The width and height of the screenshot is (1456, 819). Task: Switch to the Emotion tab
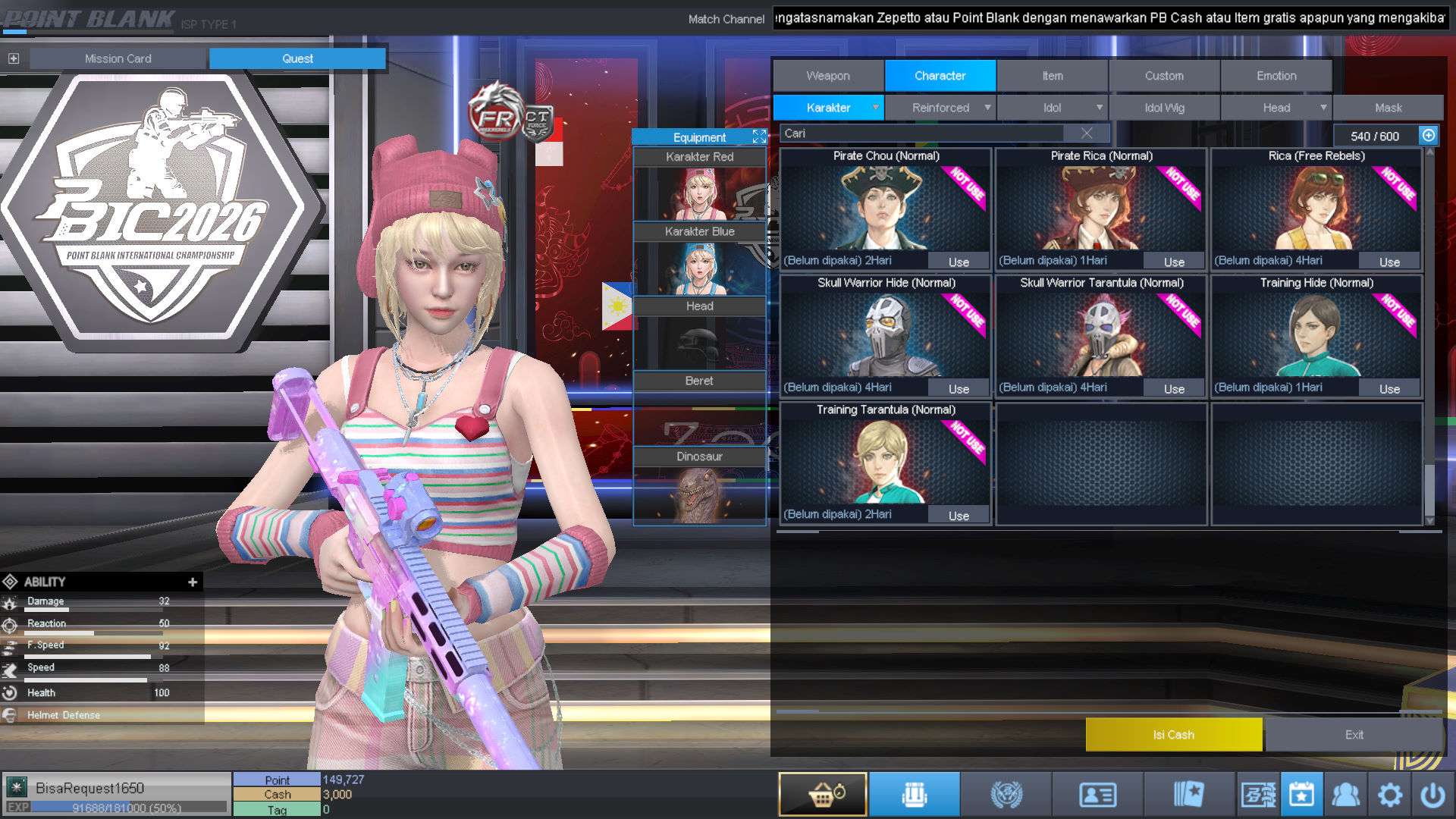point(1276,75)
